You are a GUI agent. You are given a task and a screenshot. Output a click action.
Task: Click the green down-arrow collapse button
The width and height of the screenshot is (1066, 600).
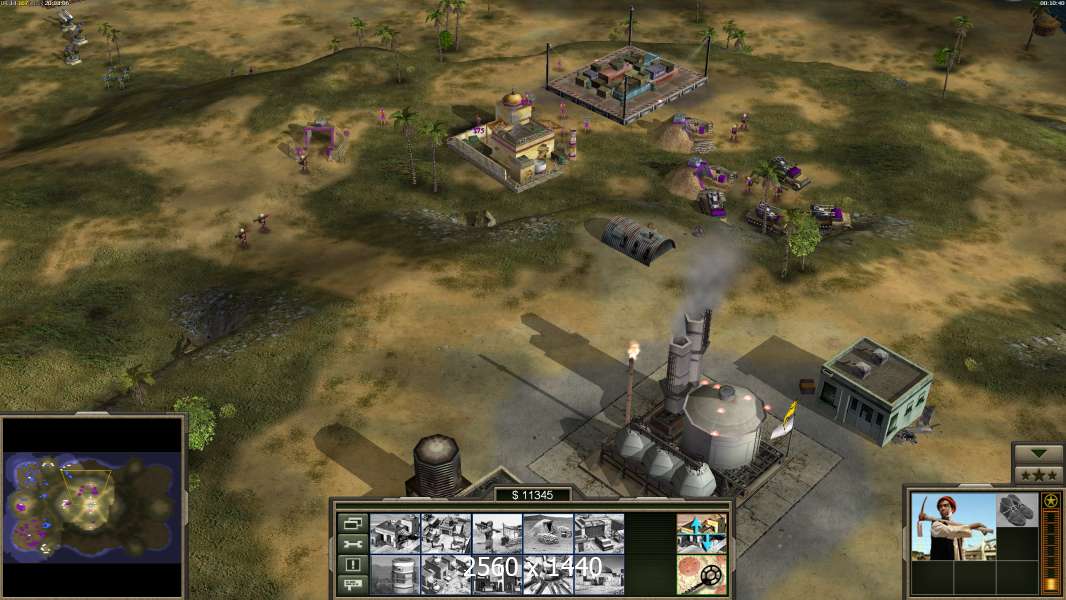click(x=1037, y=453)
